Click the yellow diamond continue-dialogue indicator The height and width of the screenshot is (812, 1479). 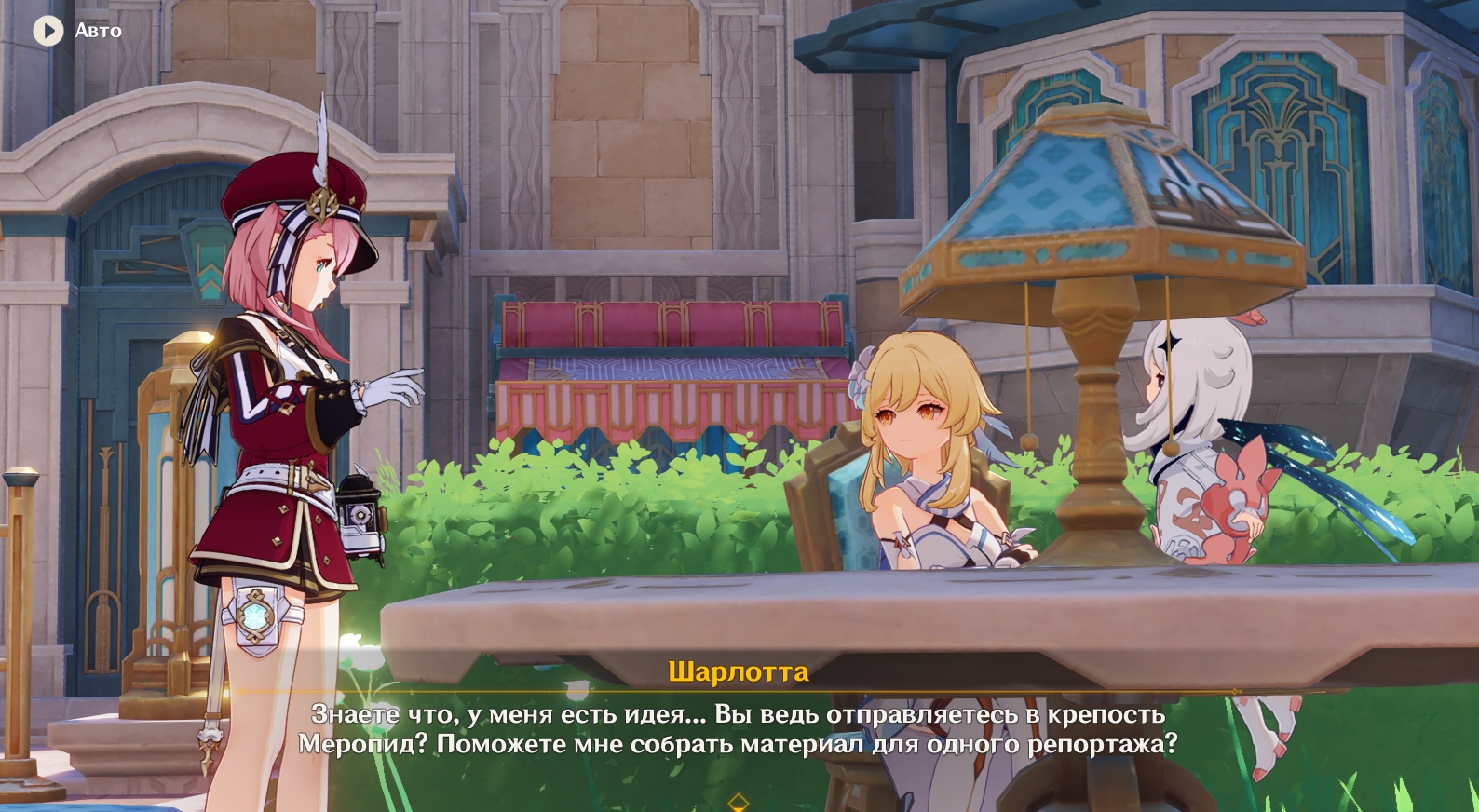point(739,803)
